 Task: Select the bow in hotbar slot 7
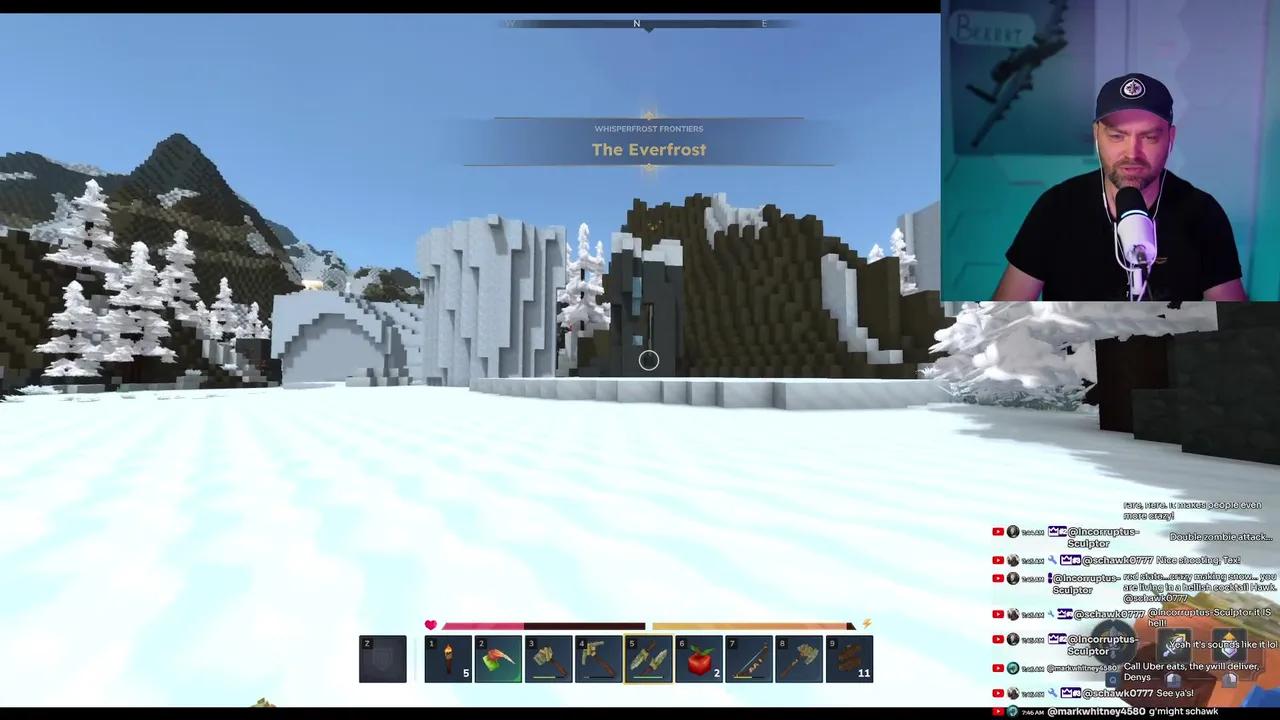[748, 658]
